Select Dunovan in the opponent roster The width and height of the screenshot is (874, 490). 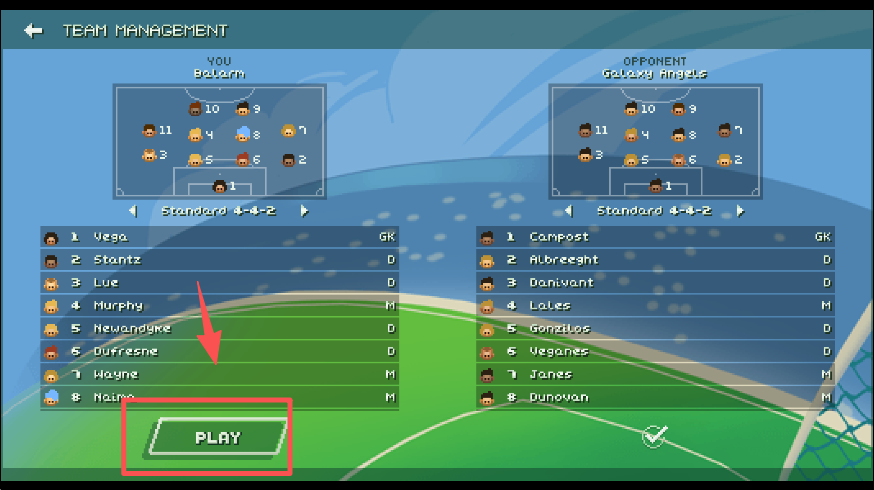655,398
